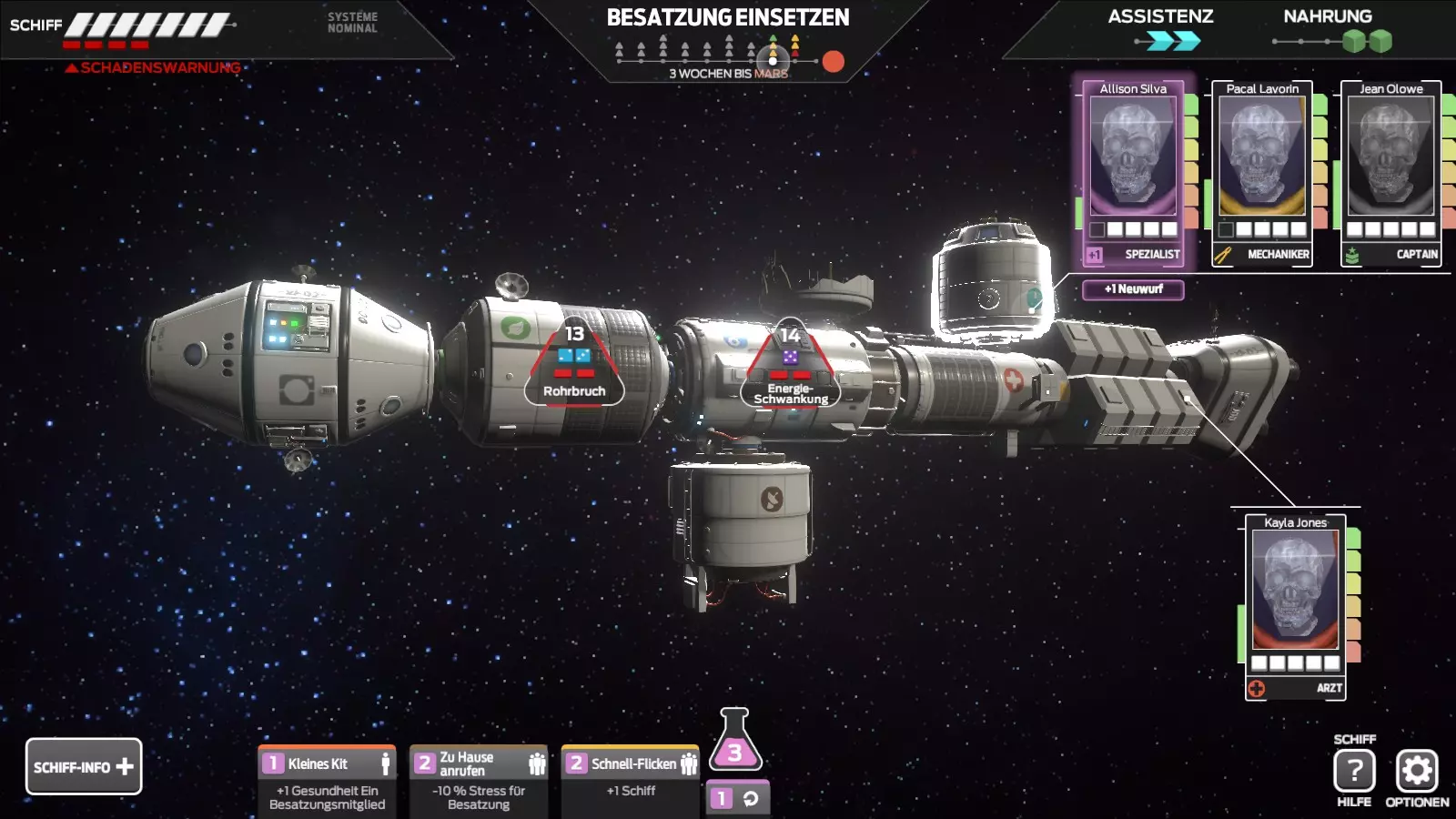This screenshot has height=819, width=1456.
Task: Click the pink research flask icon
Action: coord(735,741)
